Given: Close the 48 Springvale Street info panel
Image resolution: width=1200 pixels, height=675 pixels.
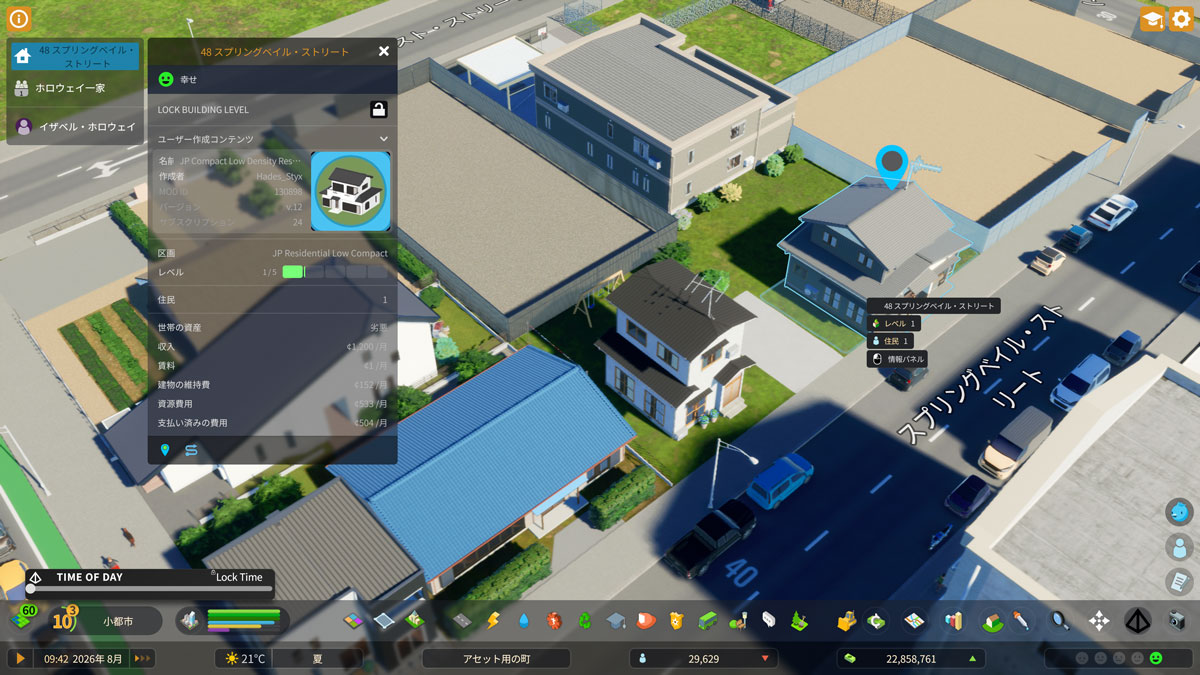Looking at the screenshot, I should (384, 51).
